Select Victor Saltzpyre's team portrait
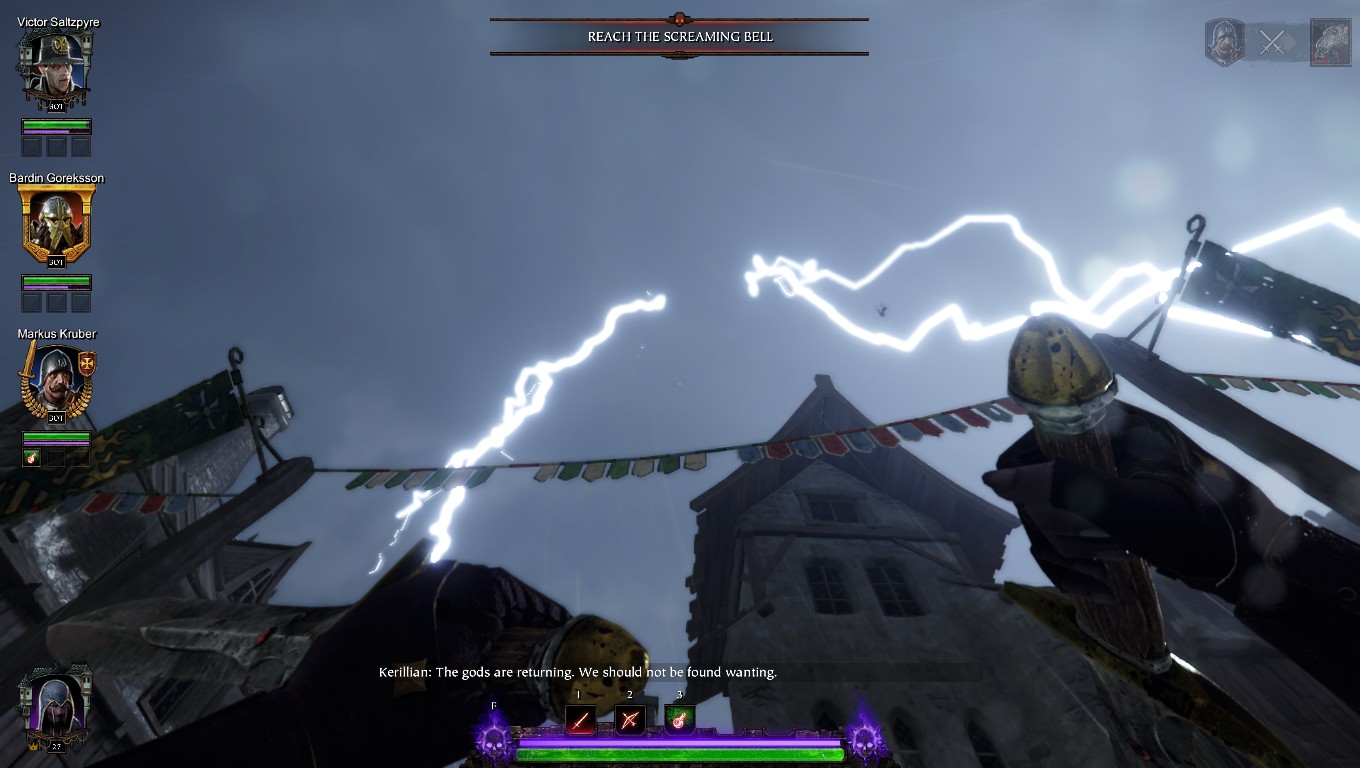The width and height of the screenshot is (1360, 768). 56,69
